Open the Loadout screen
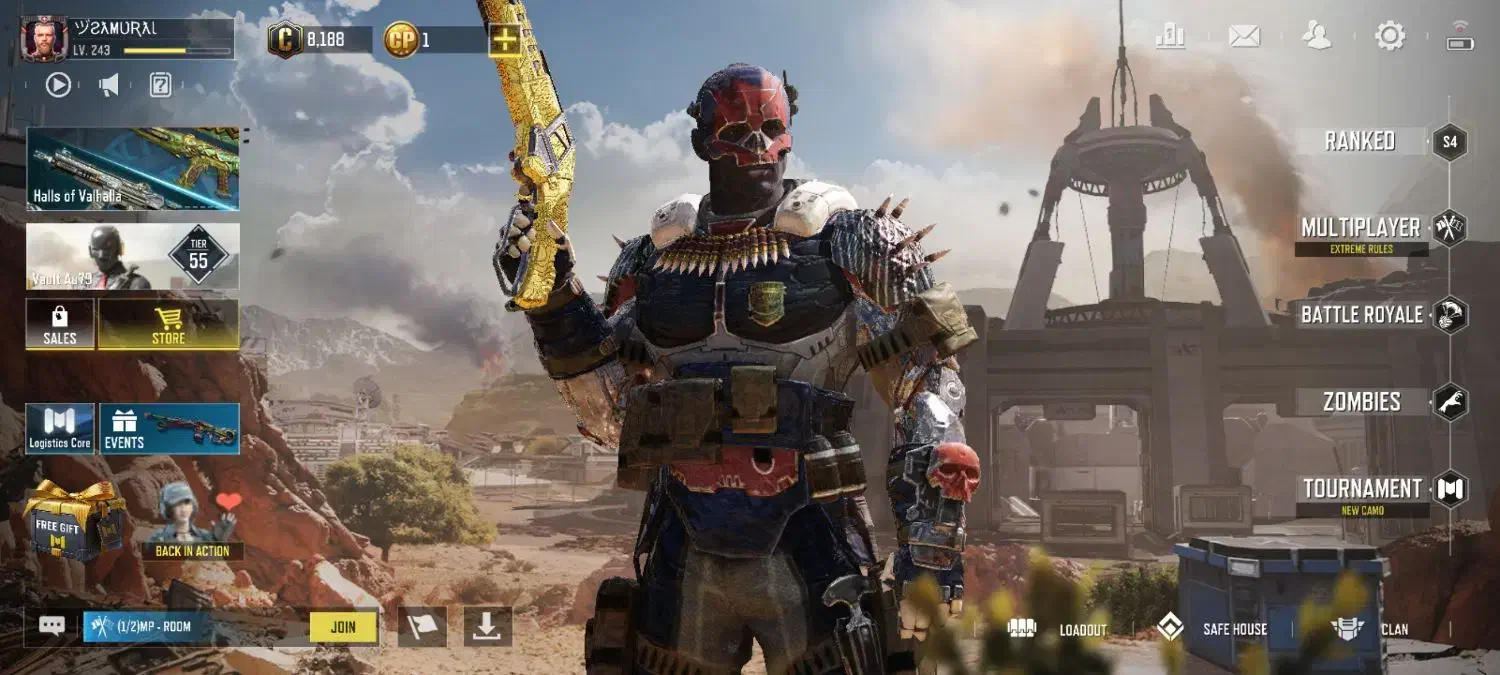 [1060, 629]
